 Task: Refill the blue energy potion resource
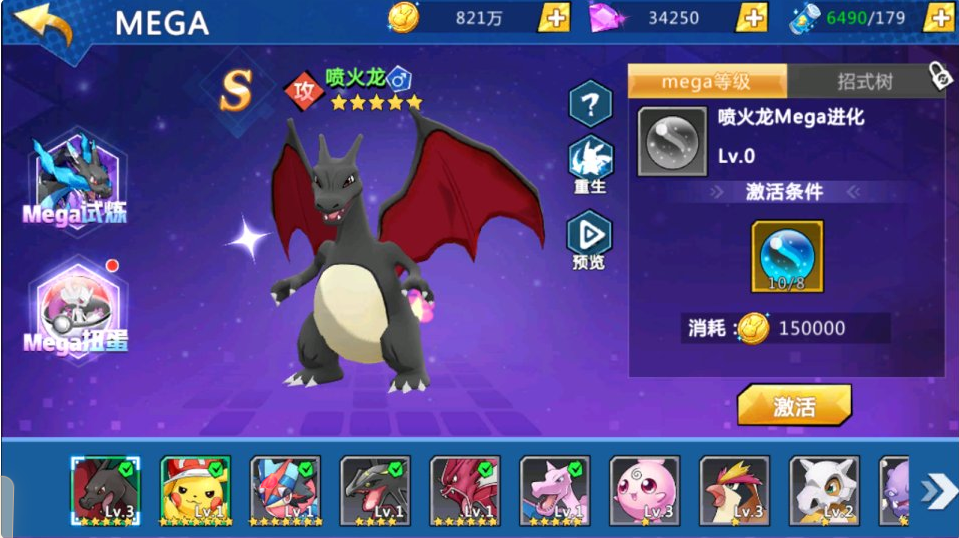tap(938, 17)
